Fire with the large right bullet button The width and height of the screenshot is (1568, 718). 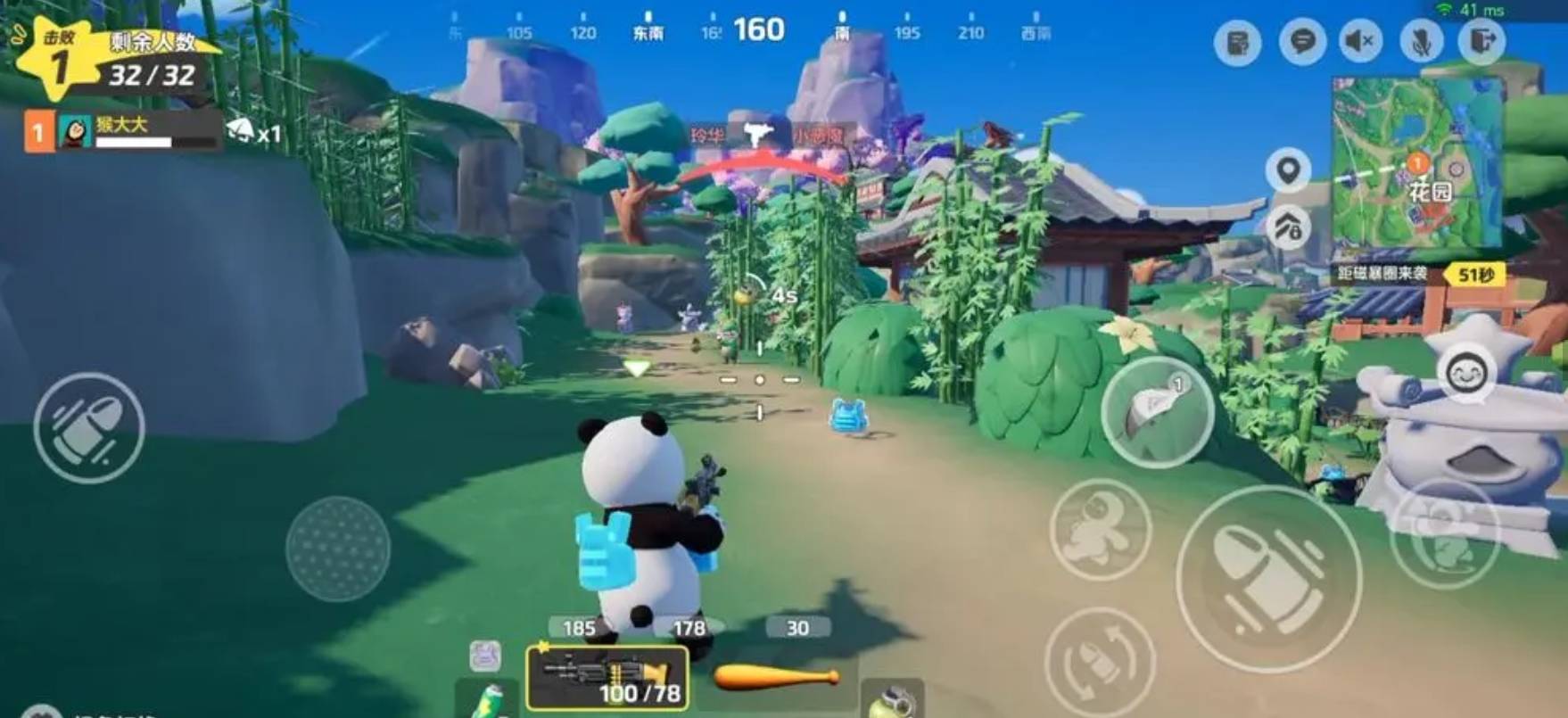click(x=1268, y=579)
